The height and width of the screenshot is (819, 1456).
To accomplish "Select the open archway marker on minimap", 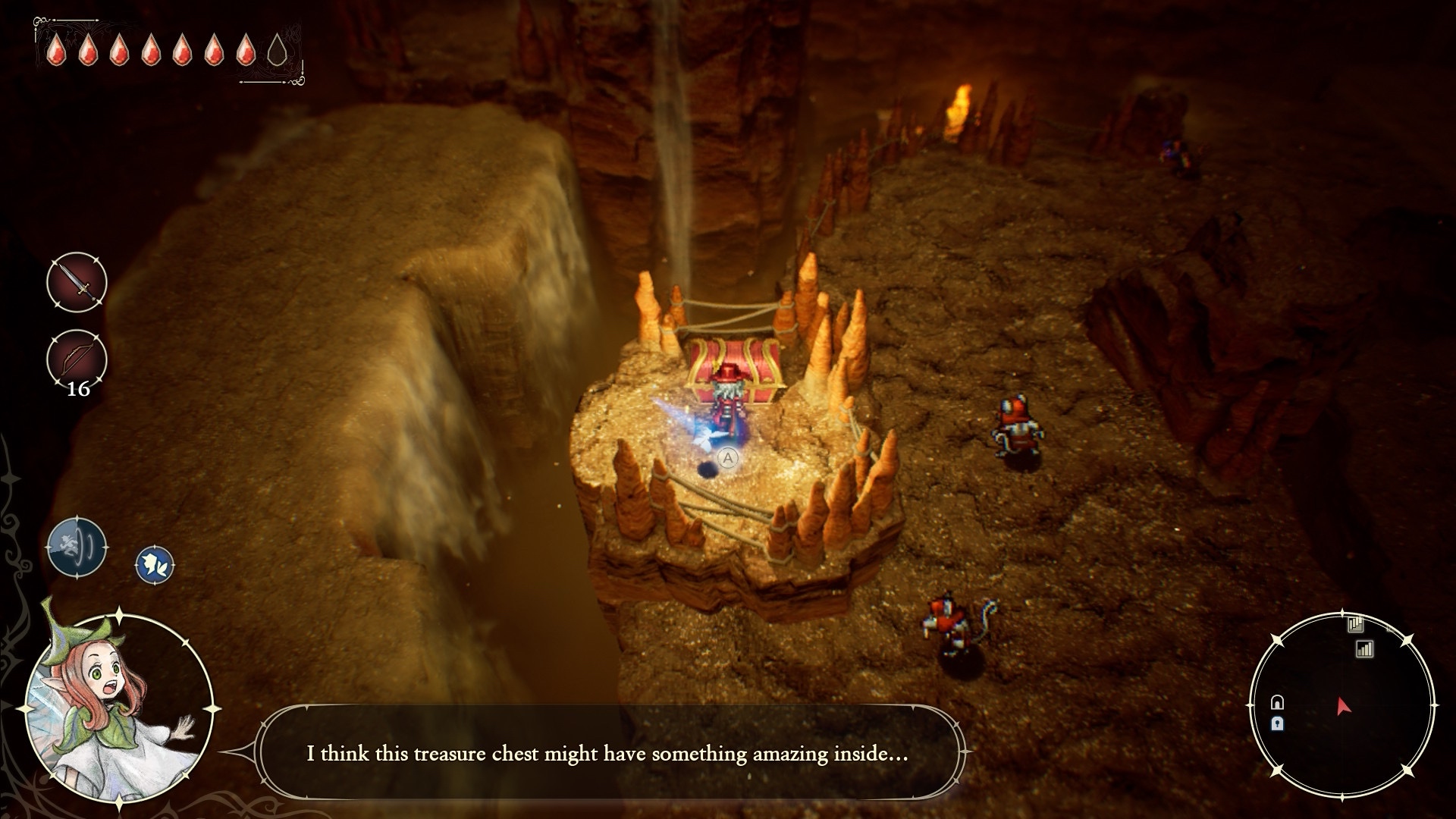I will [x=1277, y=702].
